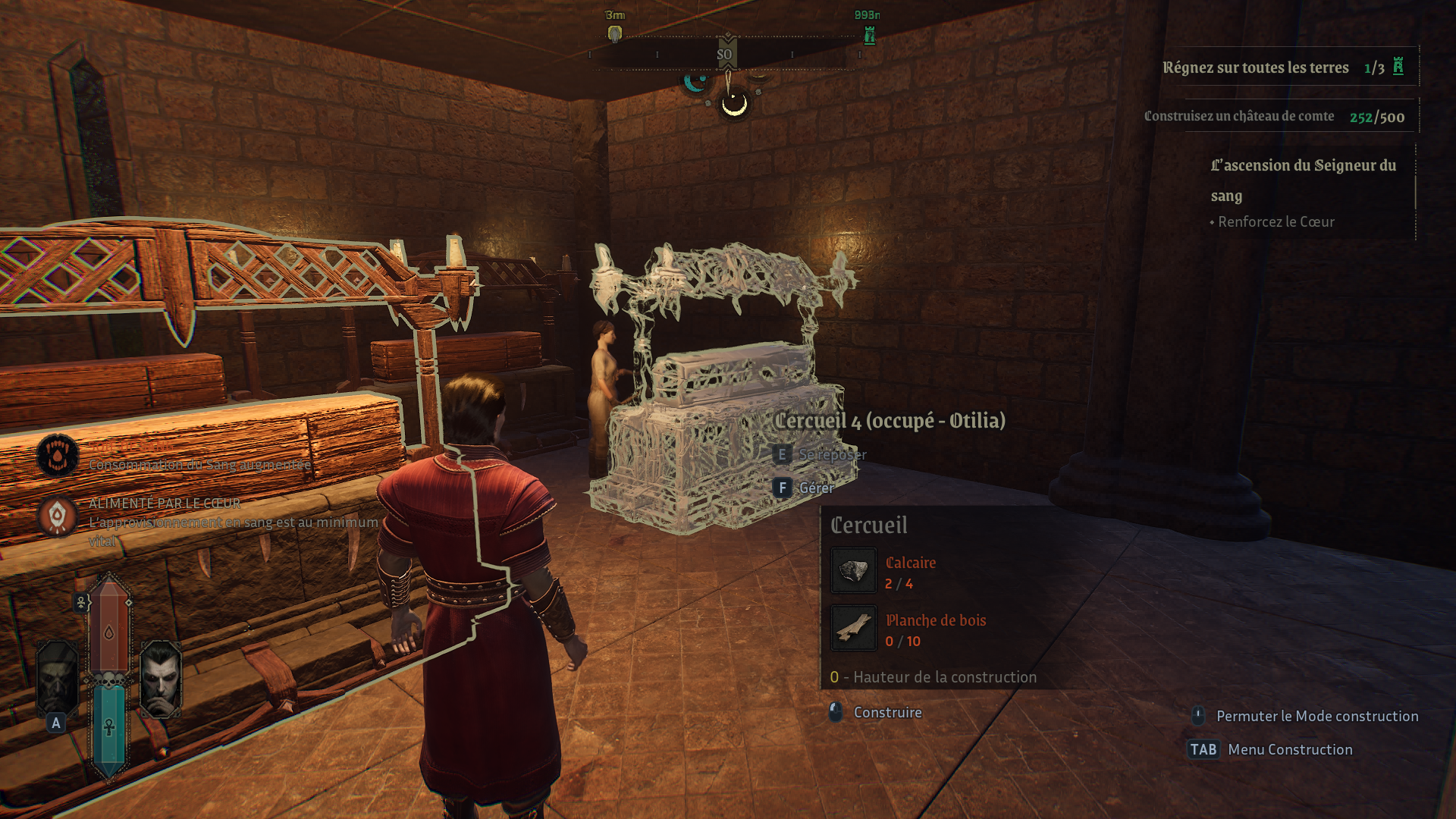Click the crescent moon time indicator
The image size is (1456, 819).
point(734,105)
